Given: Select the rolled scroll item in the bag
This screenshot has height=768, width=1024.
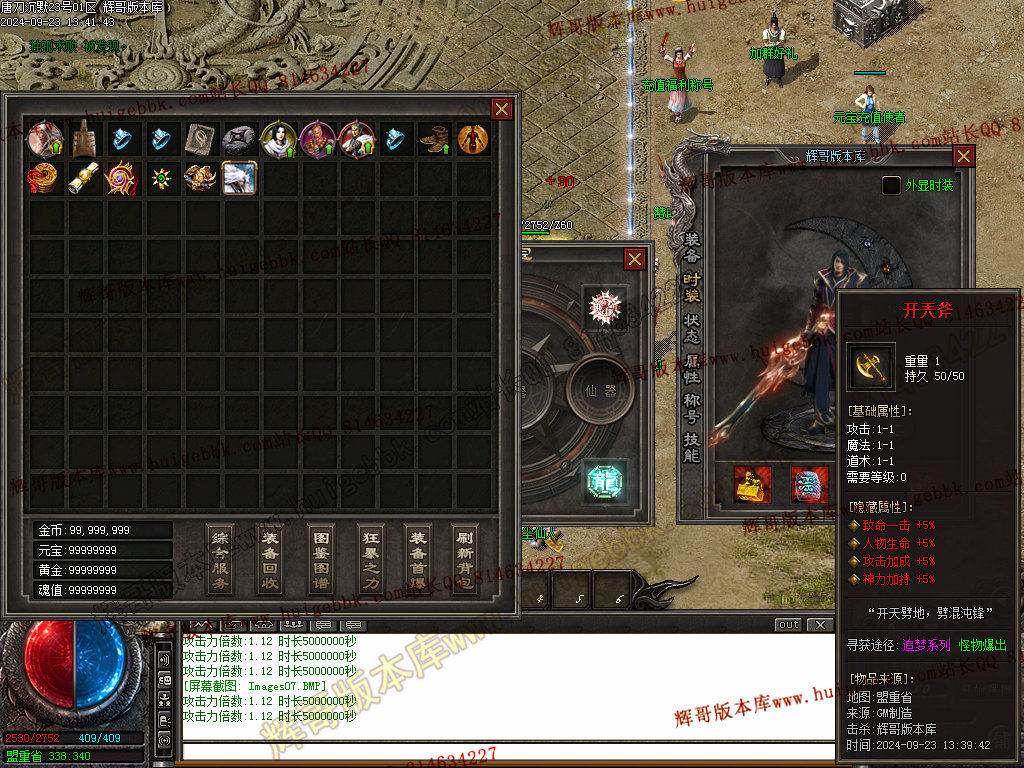Looking at the screenshot, I should pos(83,178).
